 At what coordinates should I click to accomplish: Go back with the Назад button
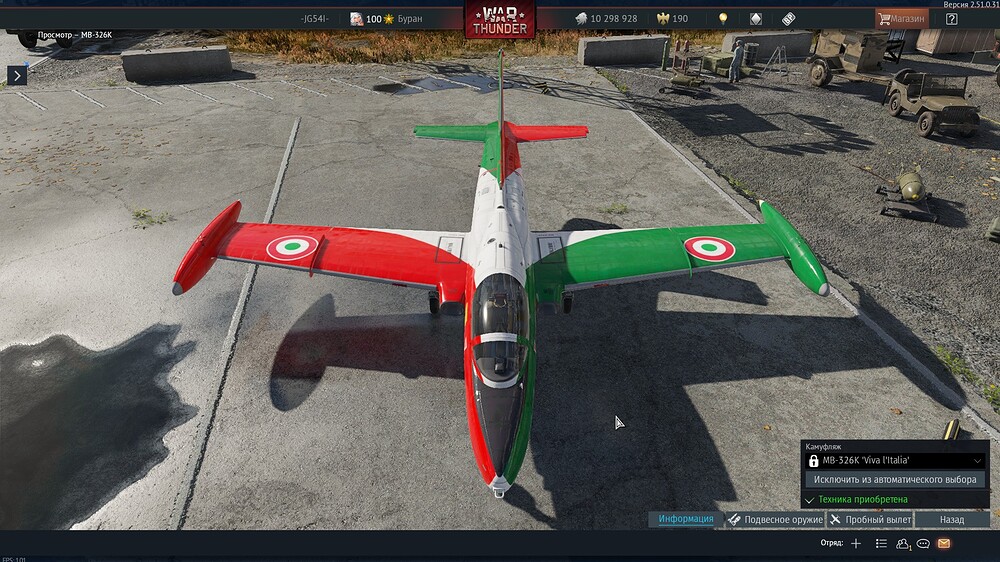(x=952, y=519)
